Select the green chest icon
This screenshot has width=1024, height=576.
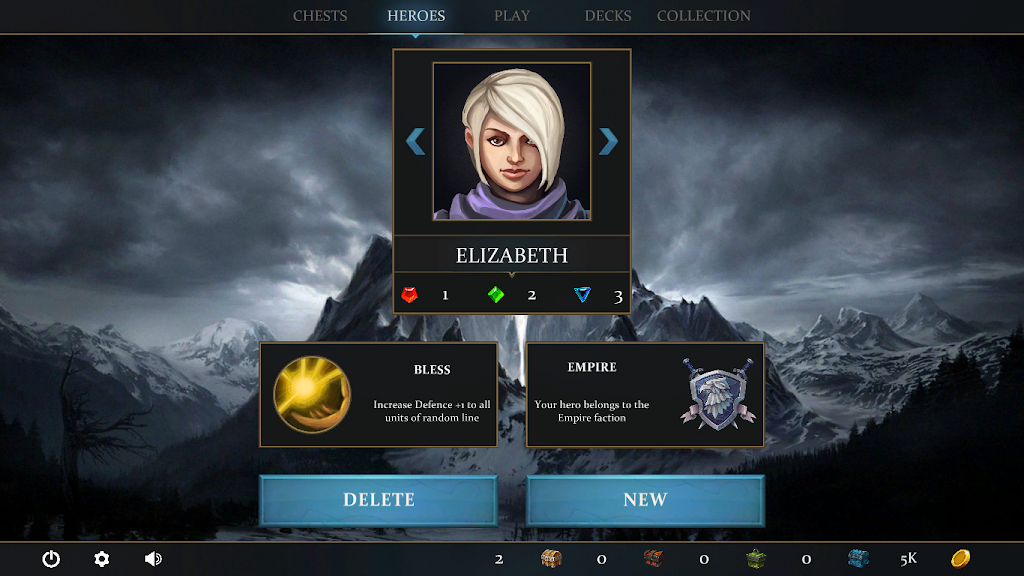[x=756, y=558]
